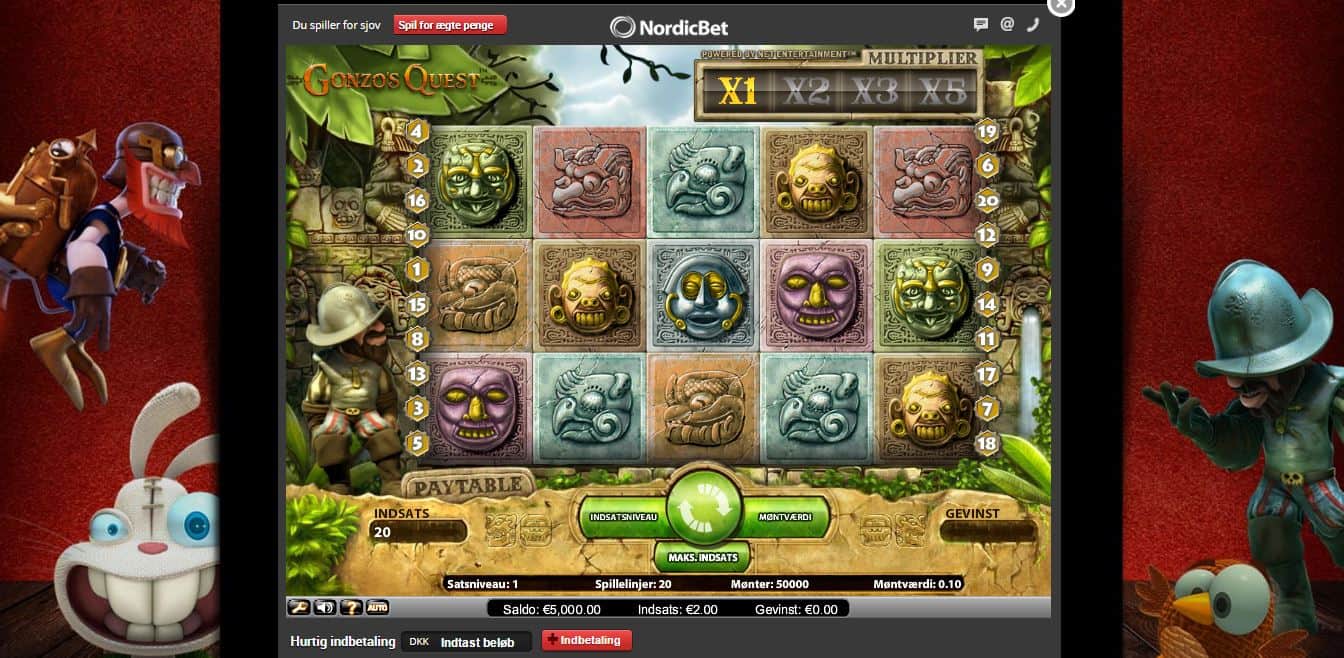
Task: Open the wrench settings icon
Action: click(x=299, y=607)
